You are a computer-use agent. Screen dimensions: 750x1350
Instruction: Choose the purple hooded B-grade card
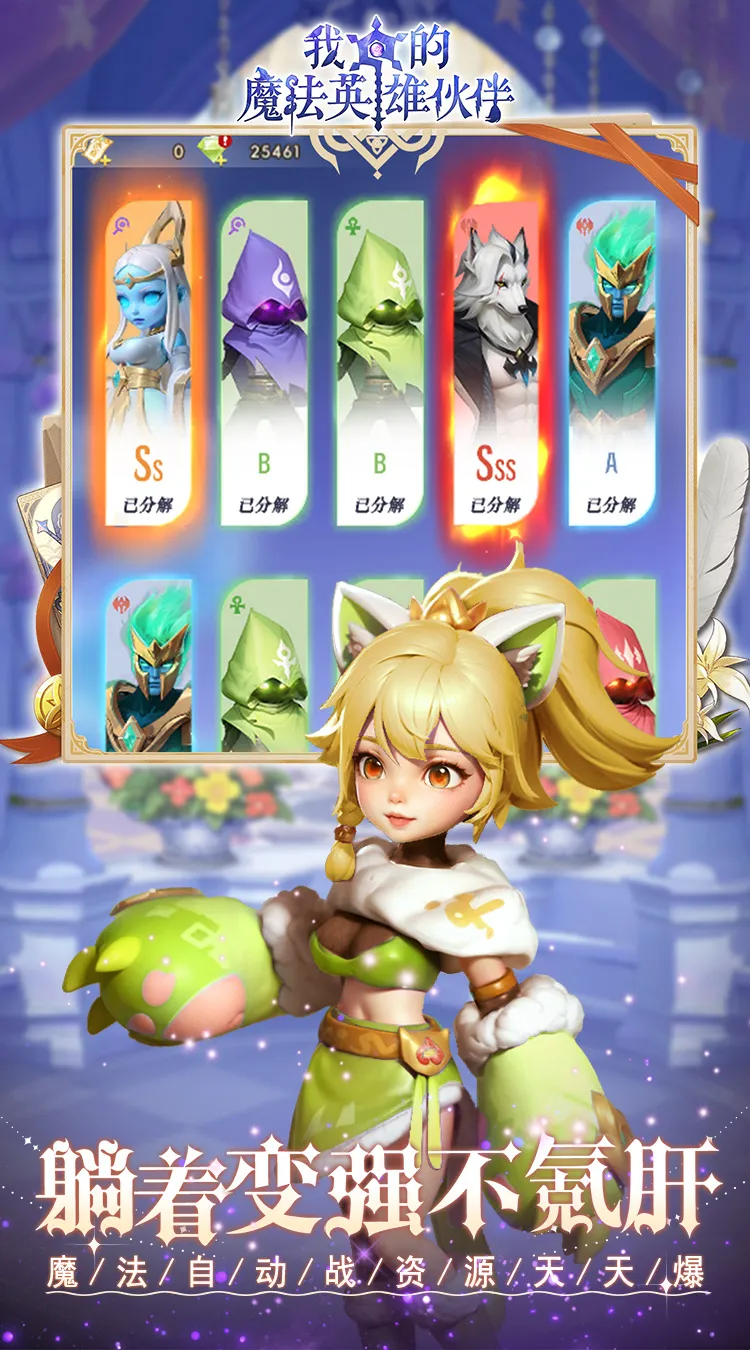click(x=264, y=360)
